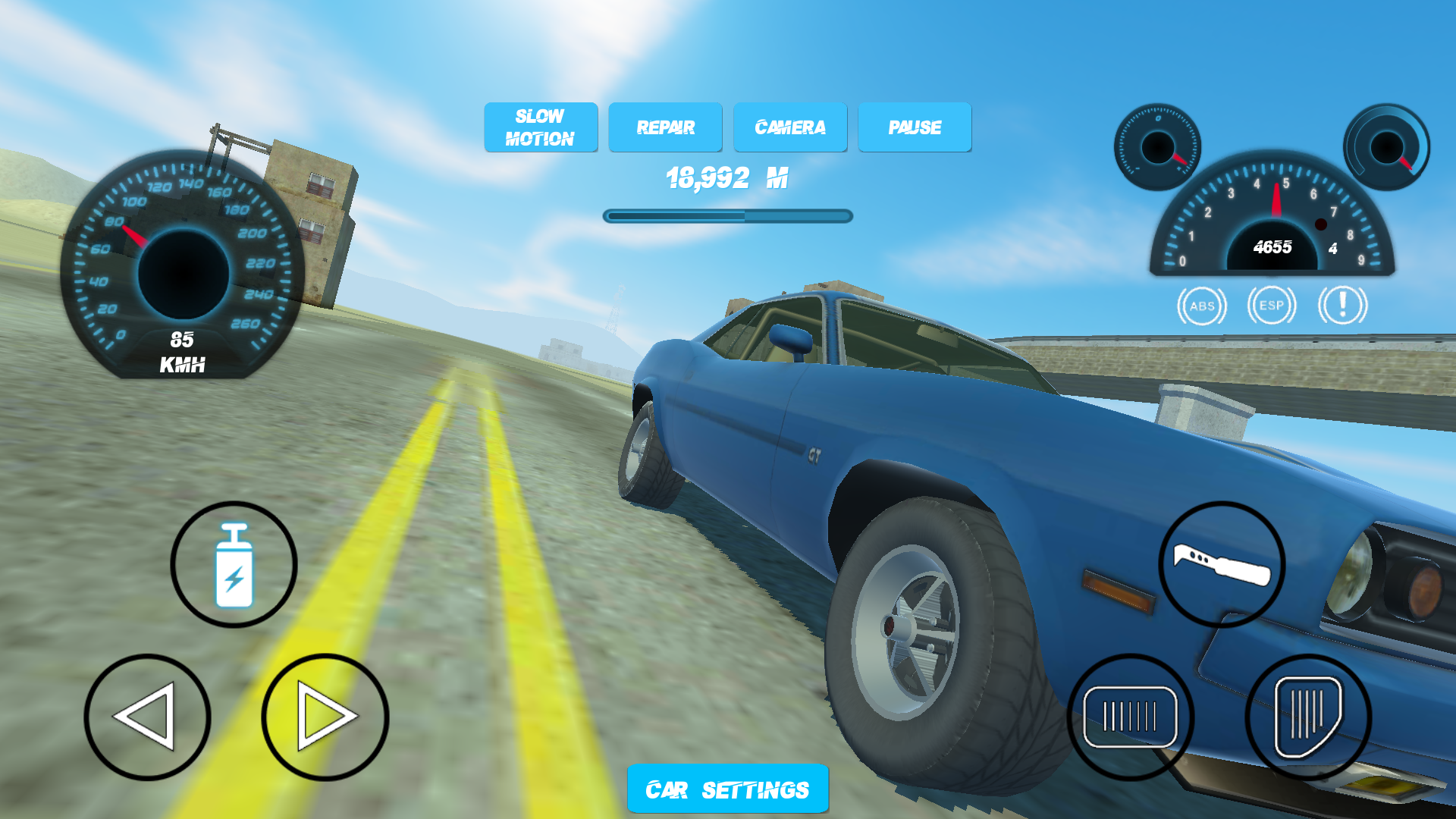Tap the ABS indicator icon
The image size is (1456, 819).
(x=1203, y=306)
